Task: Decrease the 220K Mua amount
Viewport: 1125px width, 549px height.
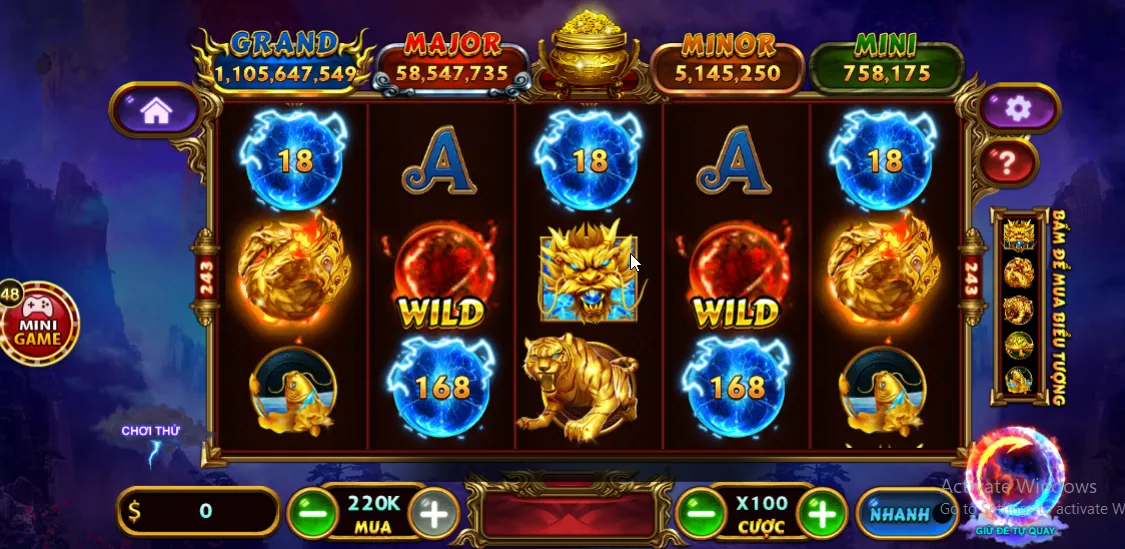Action: coord(312,515)
